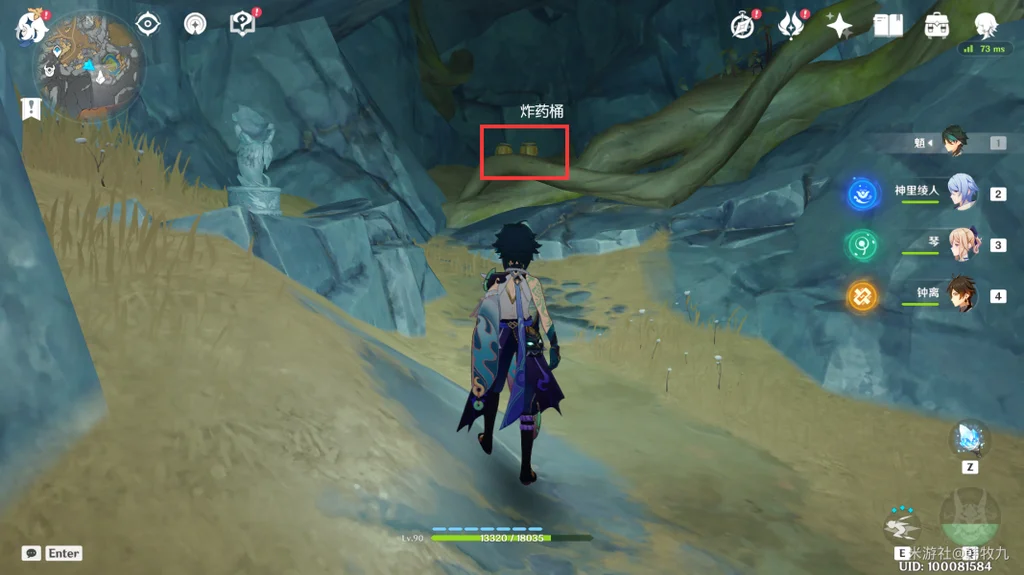Switch to party member 神里绫人

962,192
